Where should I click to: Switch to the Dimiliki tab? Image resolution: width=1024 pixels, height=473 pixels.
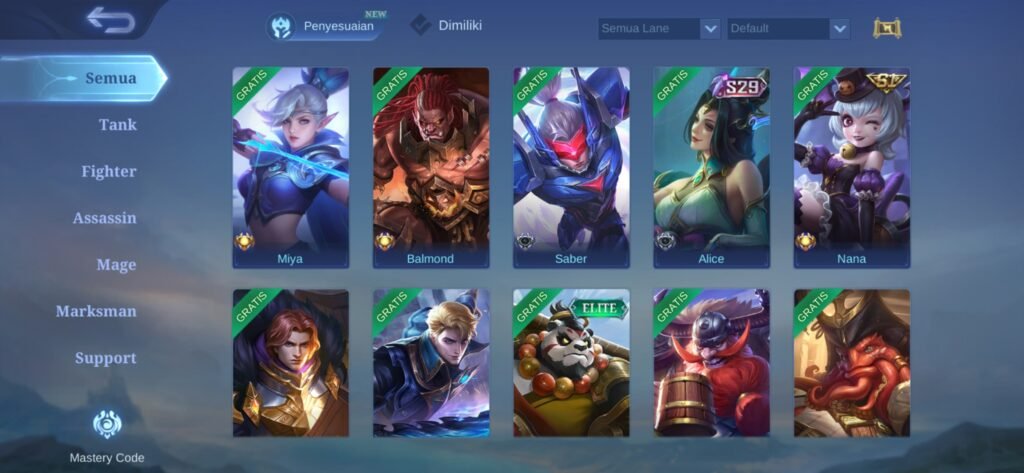tap(447, 26)
